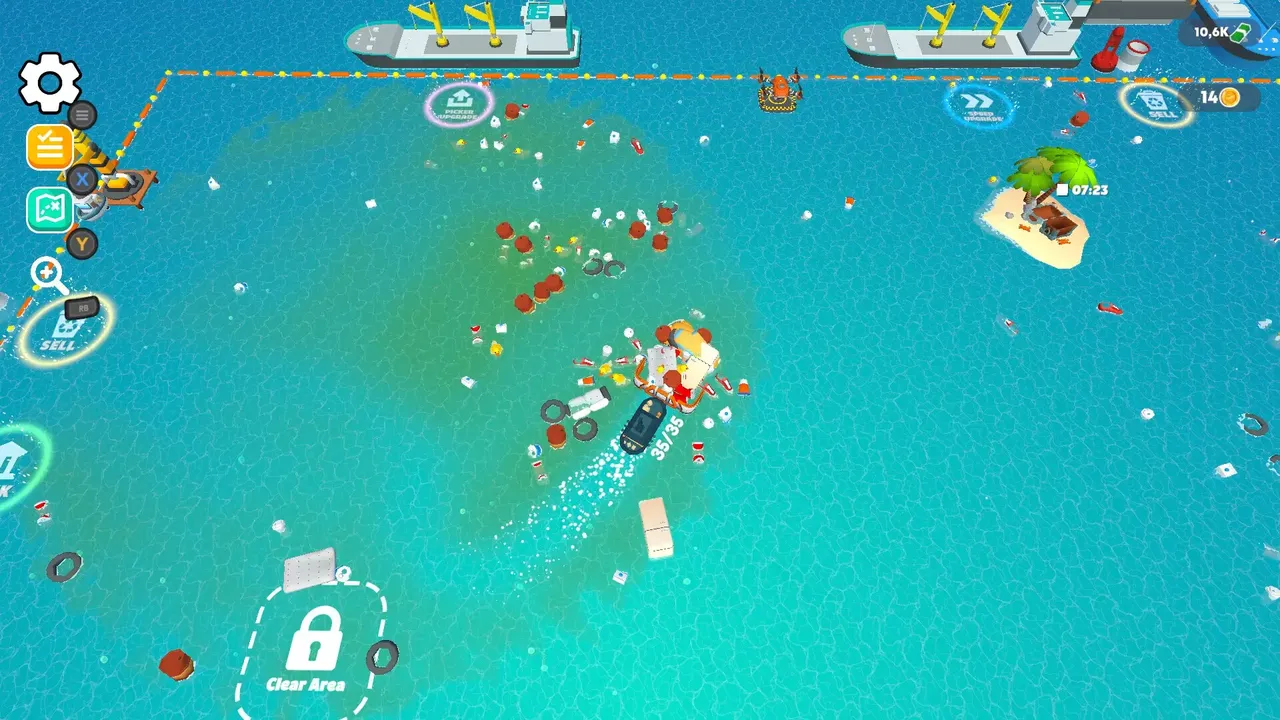Click the Y gamepad button badge
Screen dimensions: 1280x720
click(x=81, y=244)
